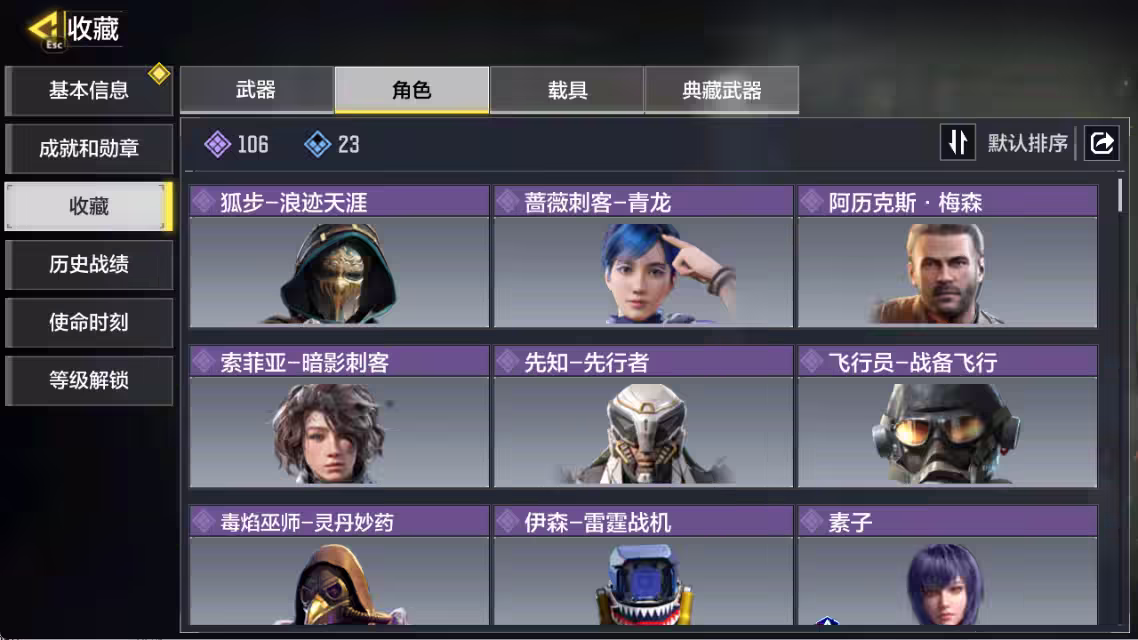Click the share icon button

click(1101, 143)
